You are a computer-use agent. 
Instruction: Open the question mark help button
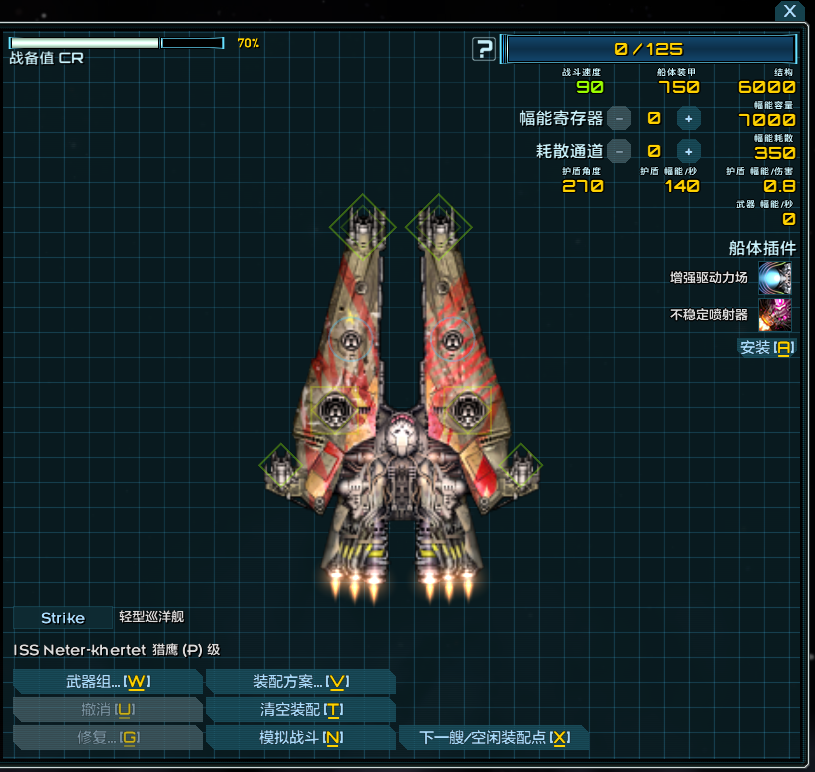[484, 48]
